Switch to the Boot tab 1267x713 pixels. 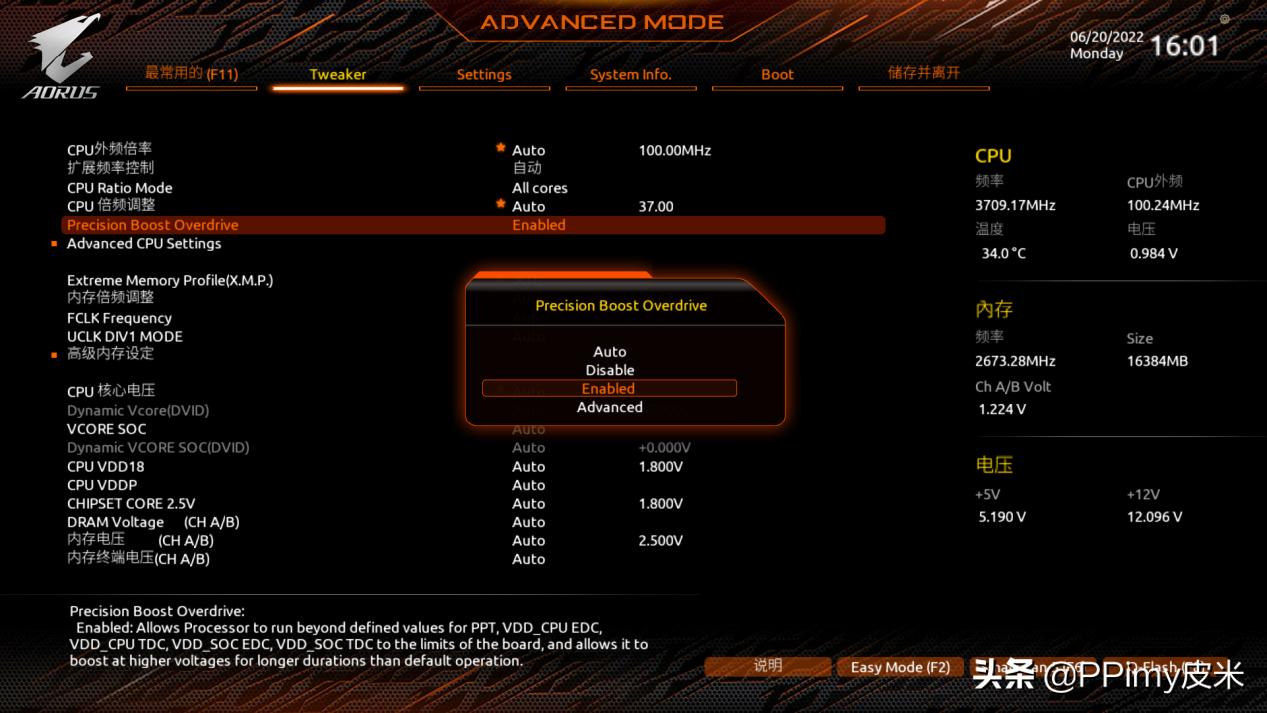777,75
